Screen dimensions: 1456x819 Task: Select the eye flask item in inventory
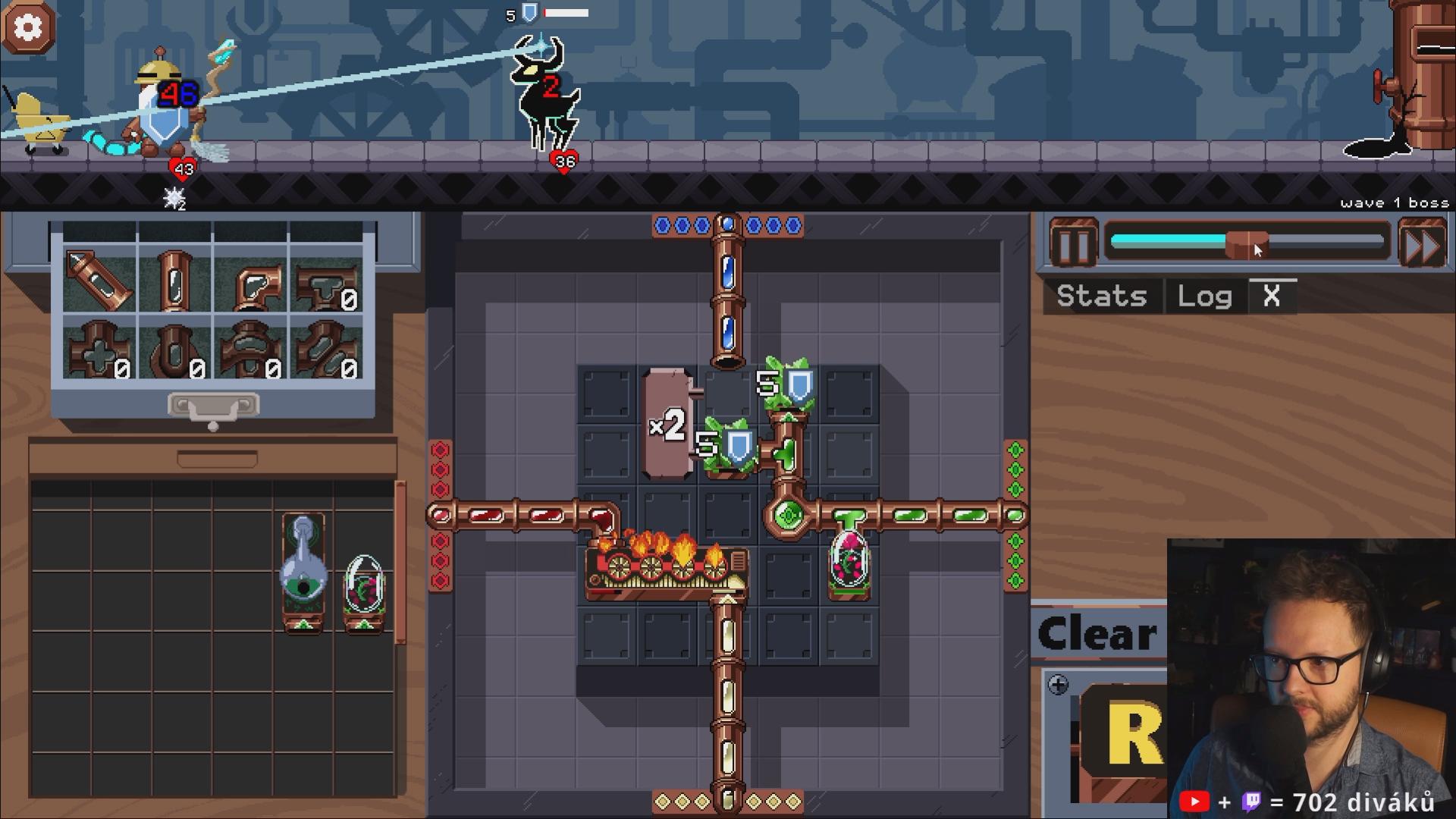303,573
